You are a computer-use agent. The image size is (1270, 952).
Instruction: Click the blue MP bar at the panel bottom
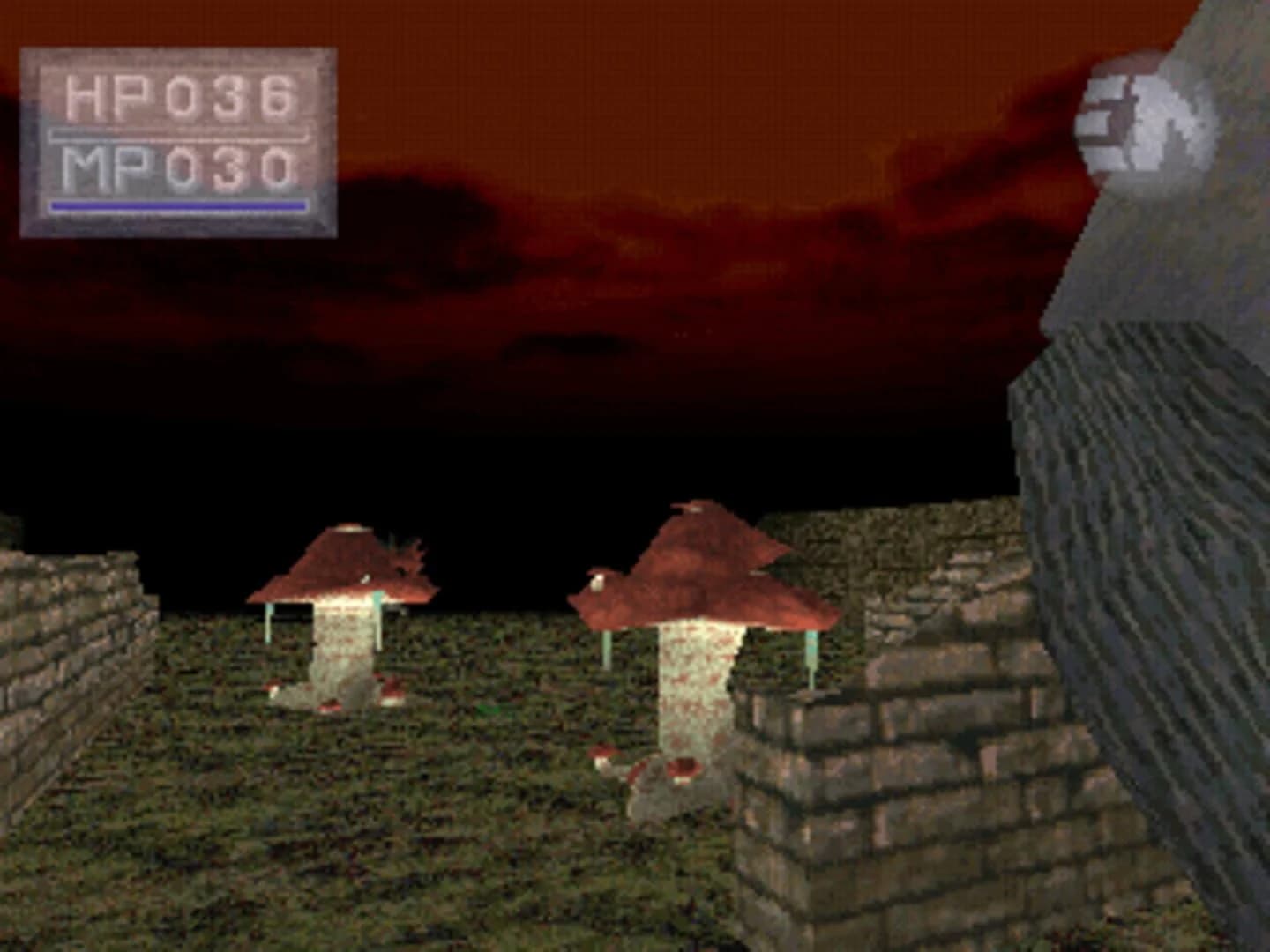click(x=176, y=205)
